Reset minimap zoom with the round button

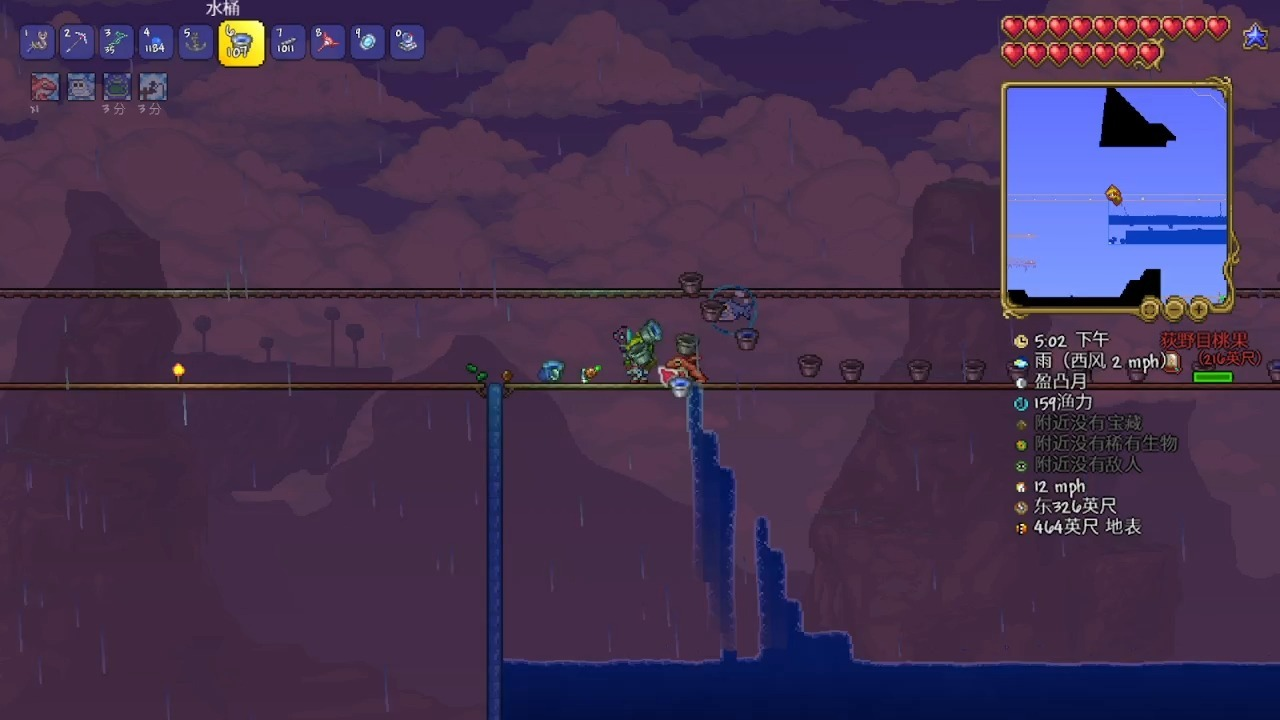(x=1150, y=309)
